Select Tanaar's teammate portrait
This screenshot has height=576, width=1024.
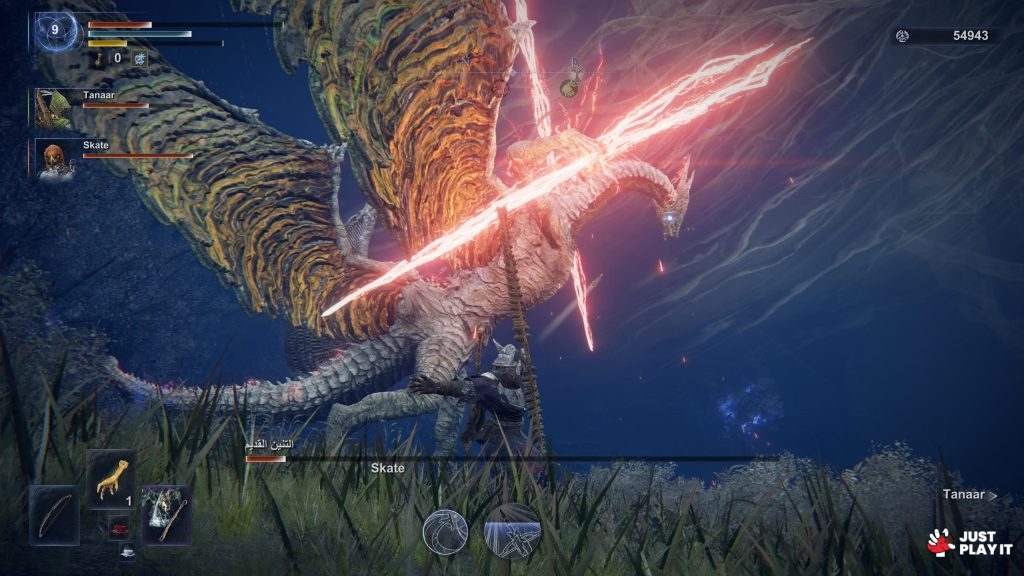point(54,107)
